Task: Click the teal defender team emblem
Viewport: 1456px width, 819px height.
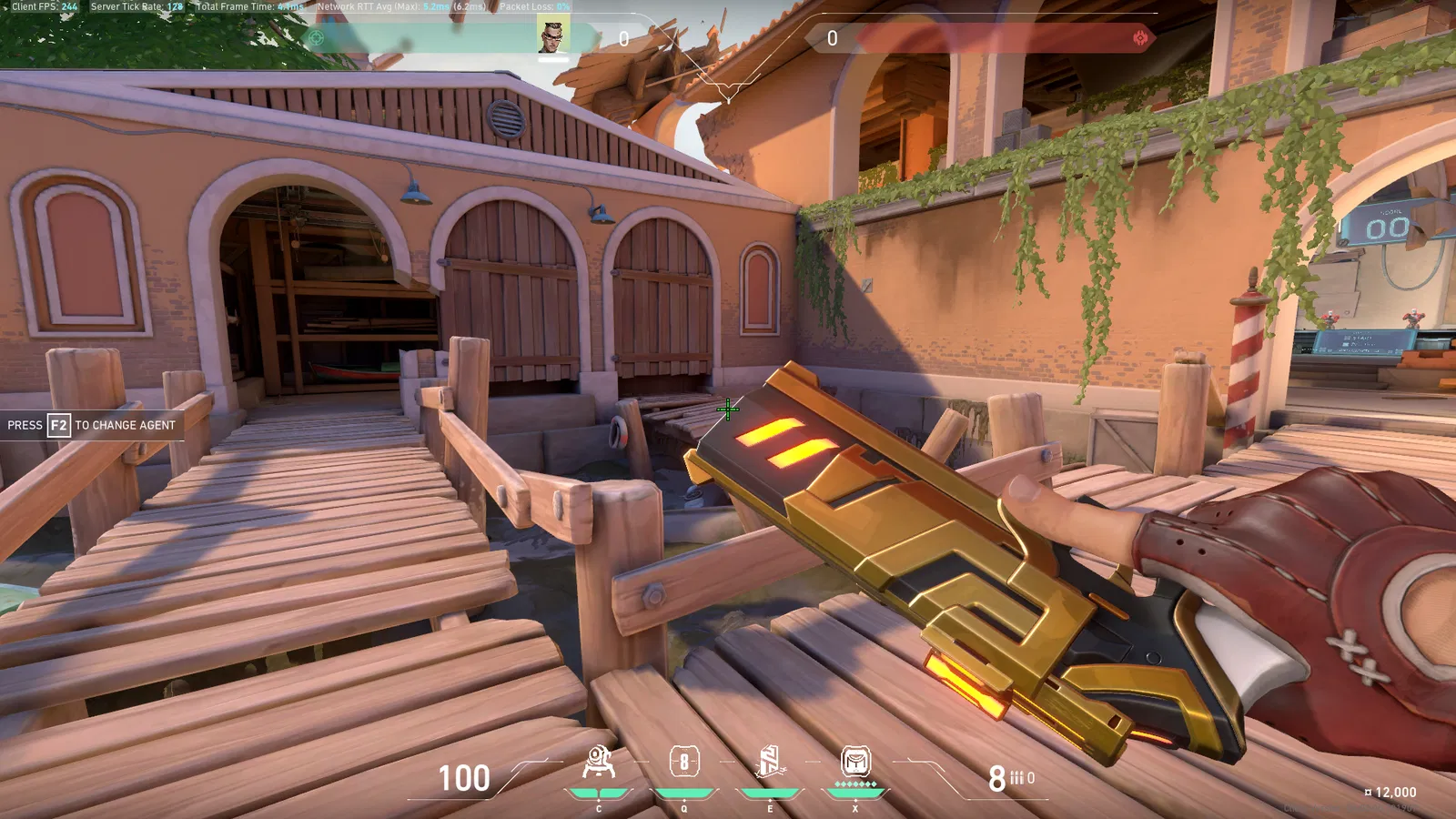Action: point(316,38)
